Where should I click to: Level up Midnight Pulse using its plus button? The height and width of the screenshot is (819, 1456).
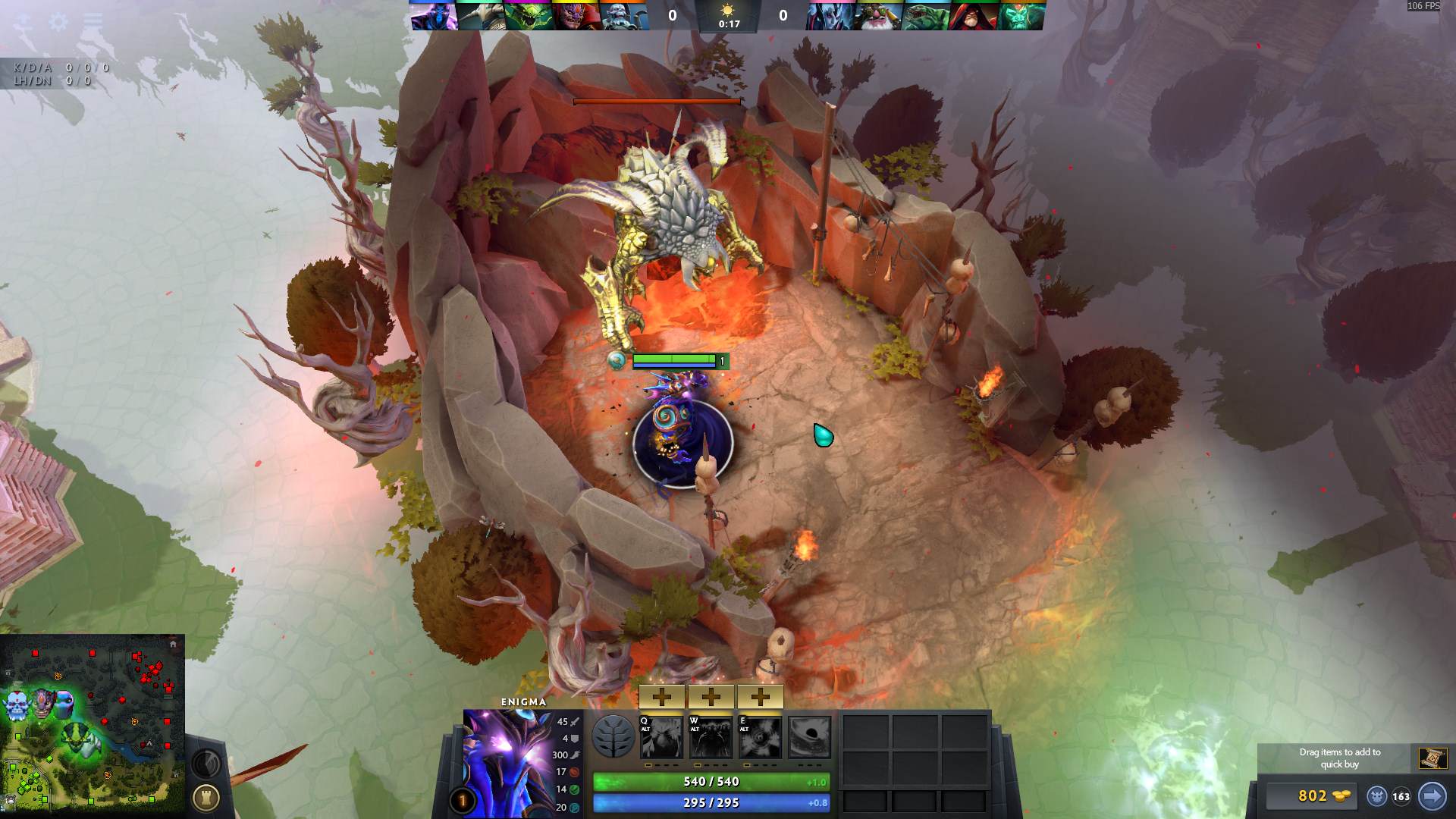(x=760, y=696)
